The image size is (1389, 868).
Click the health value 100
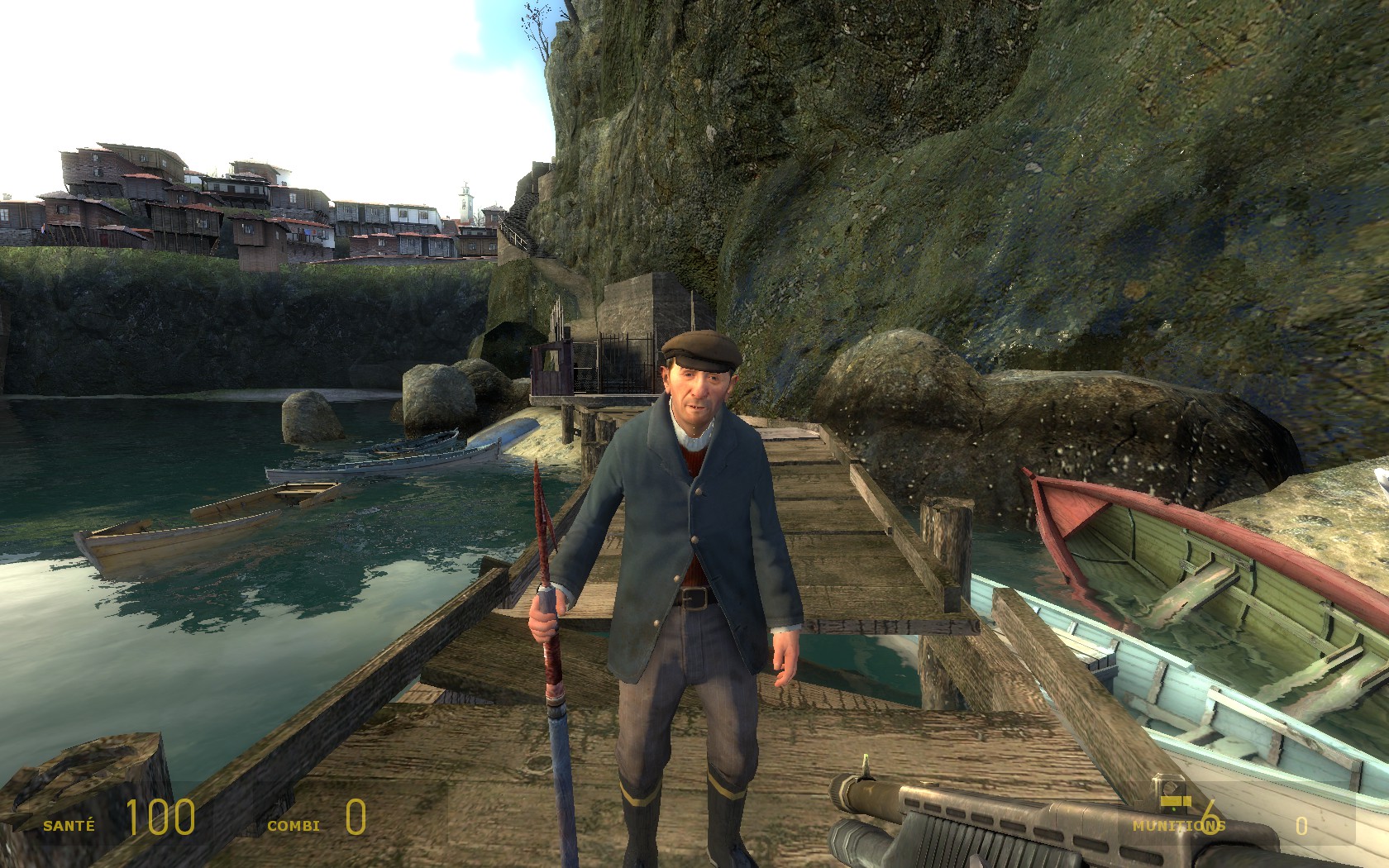point(162,819)
